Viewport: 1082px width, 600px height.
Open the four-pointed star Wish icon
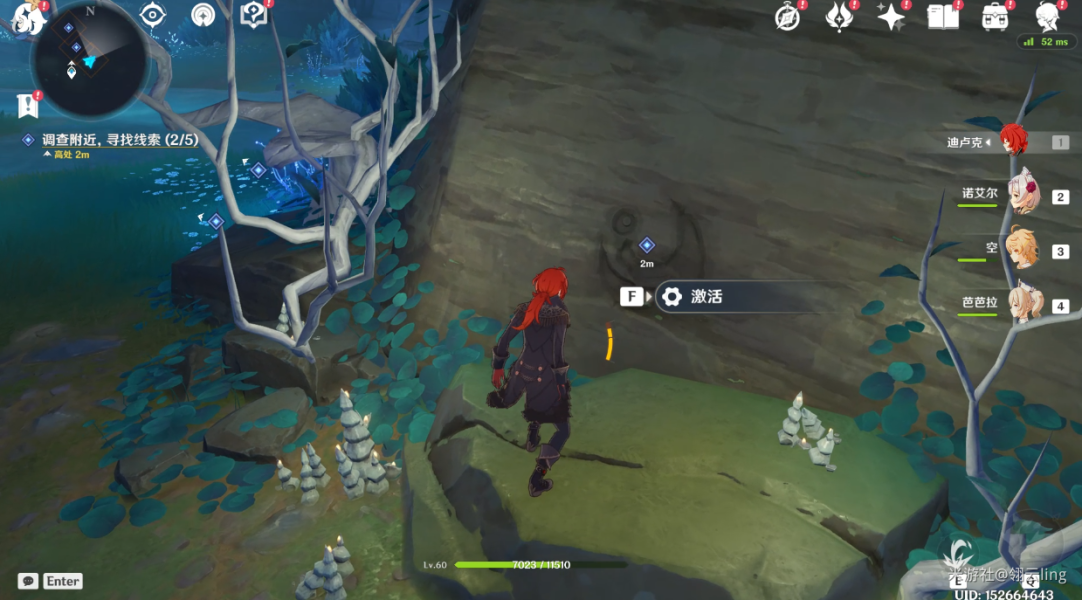889,16
